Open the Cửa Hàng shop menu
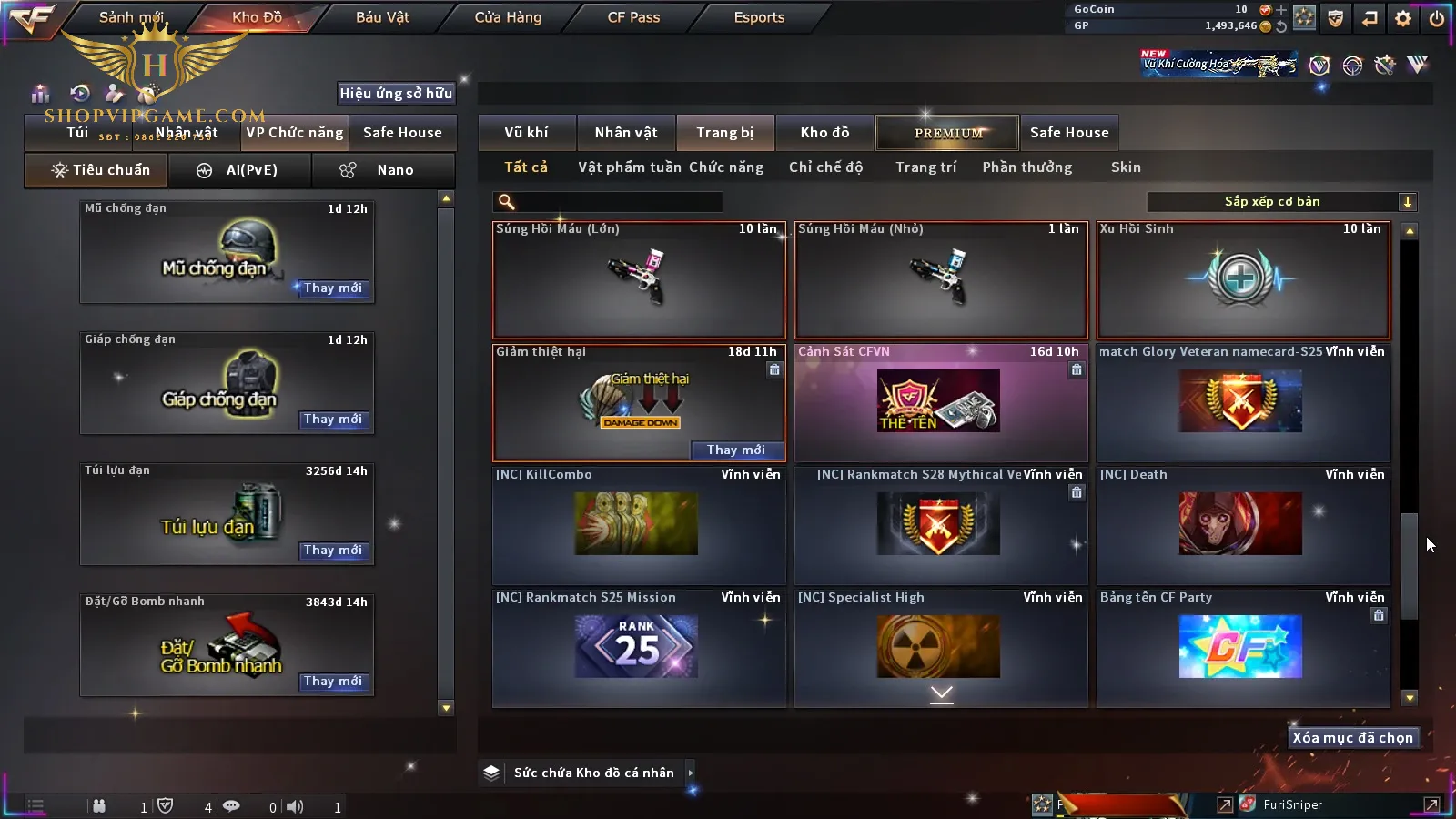 point(508,17)
